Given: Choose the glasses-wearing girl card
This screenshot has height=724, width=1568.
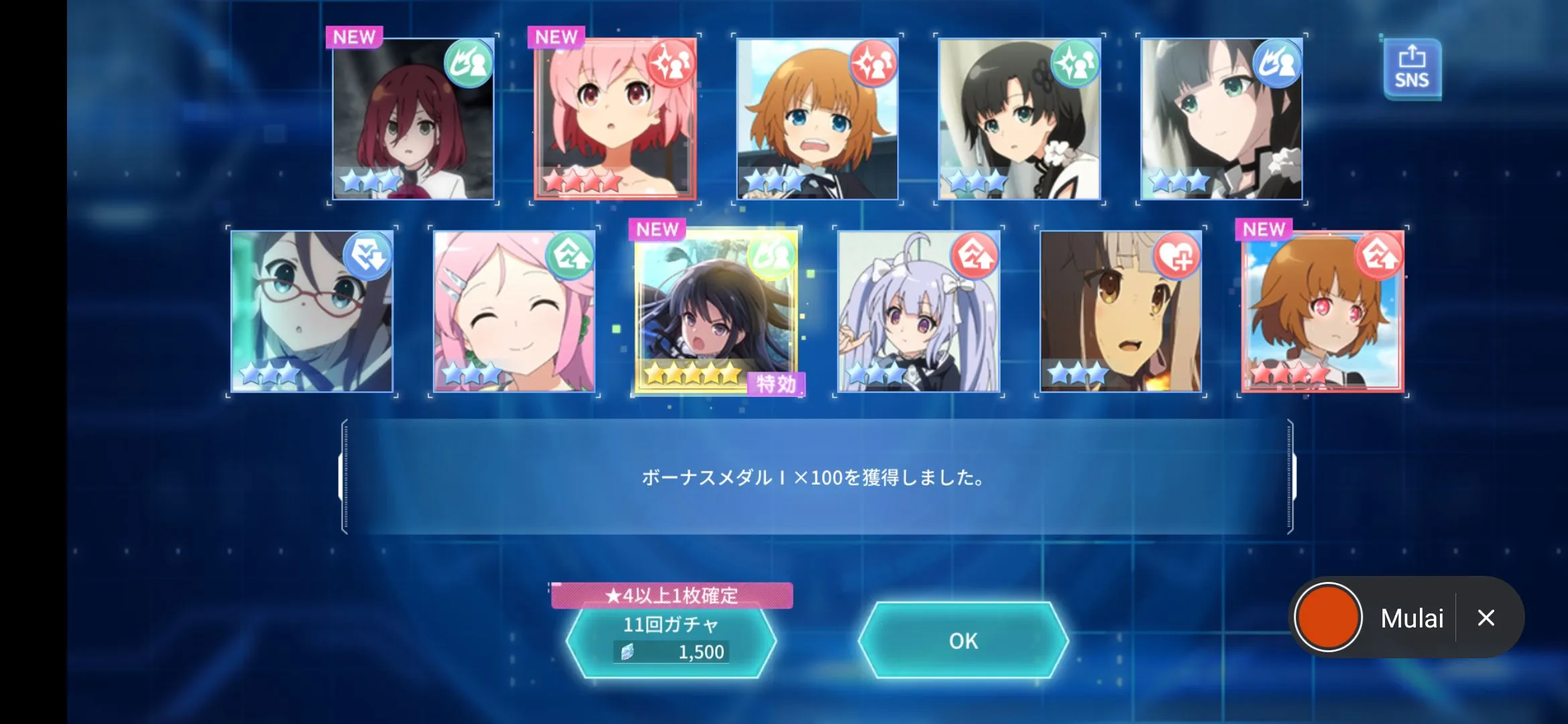Looking at the screenshot, I should 312,312.
